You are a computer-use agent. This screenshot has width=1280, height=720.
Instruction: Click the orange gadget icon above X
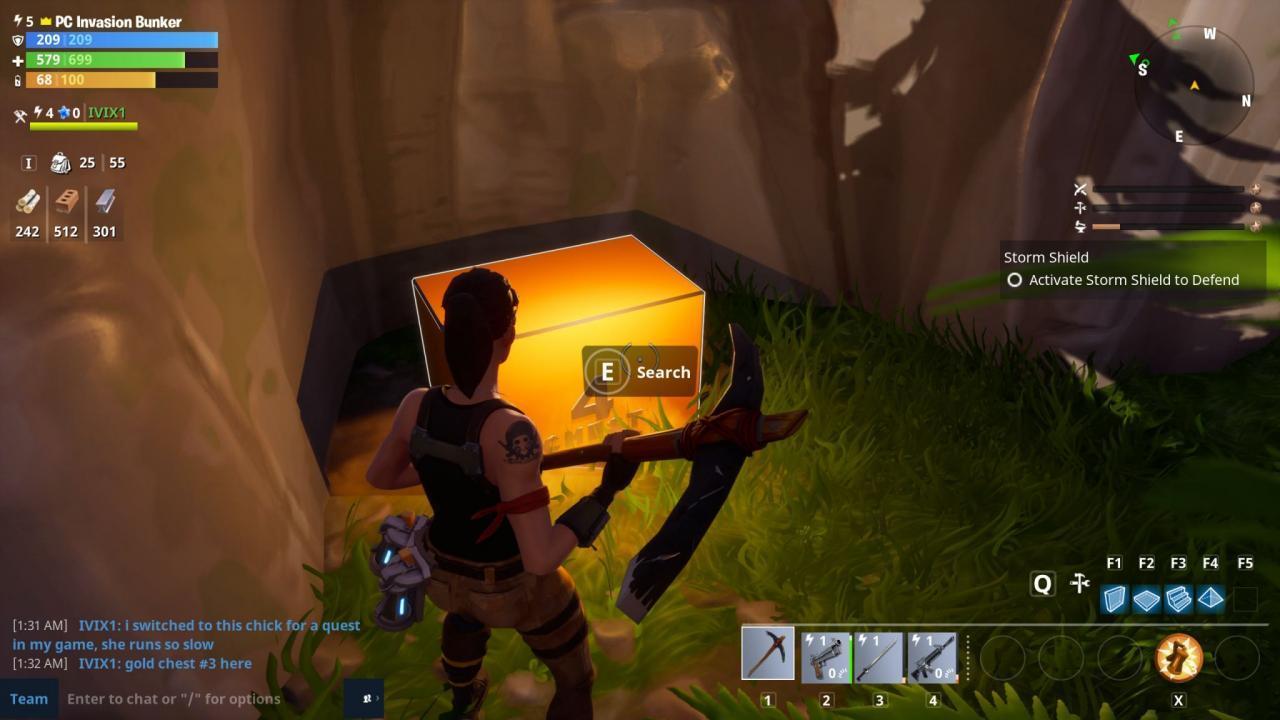(1179, 659)
